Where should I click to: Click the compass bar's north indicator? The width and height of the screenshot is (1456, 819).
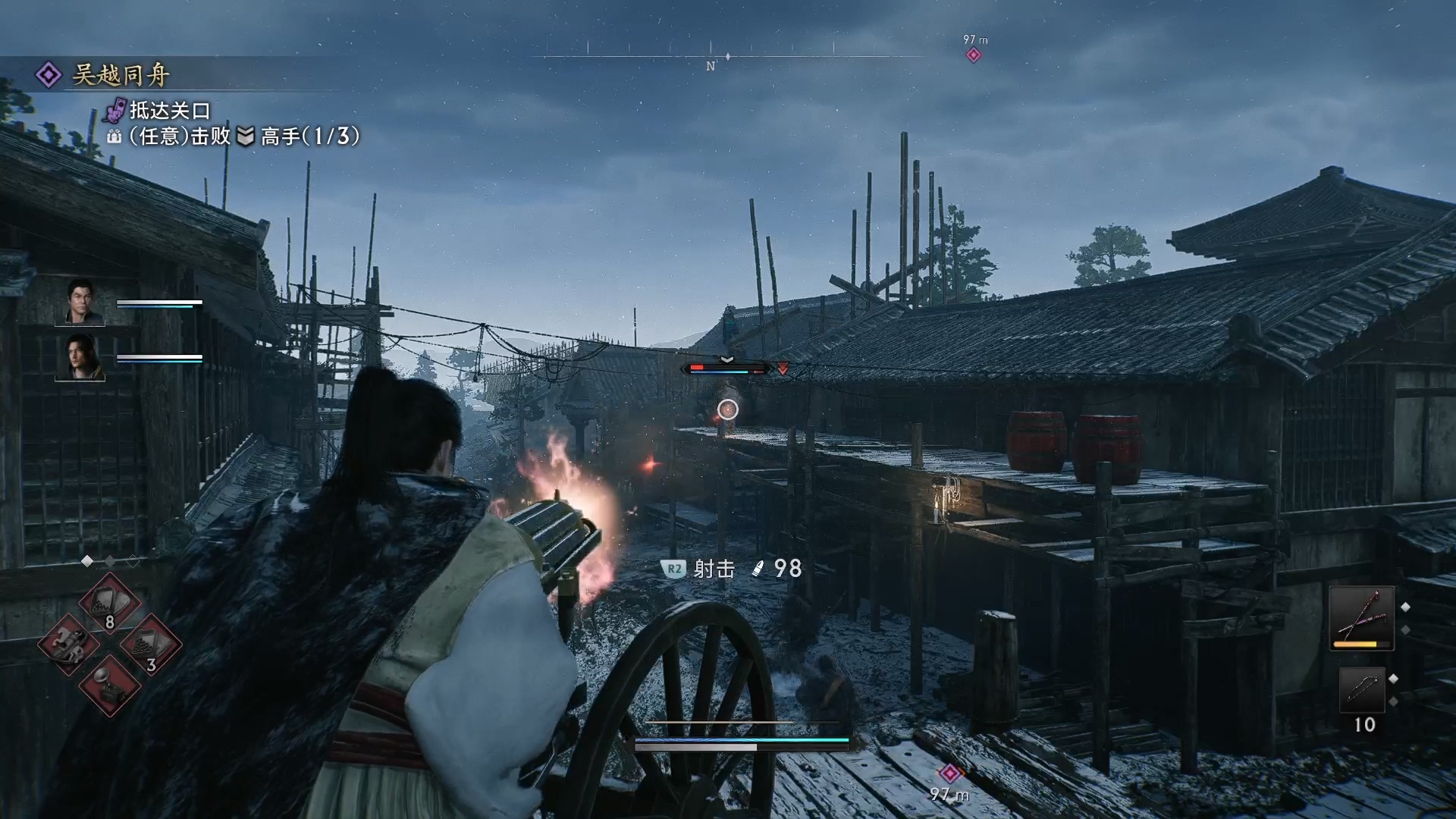(x=711, y=66)
